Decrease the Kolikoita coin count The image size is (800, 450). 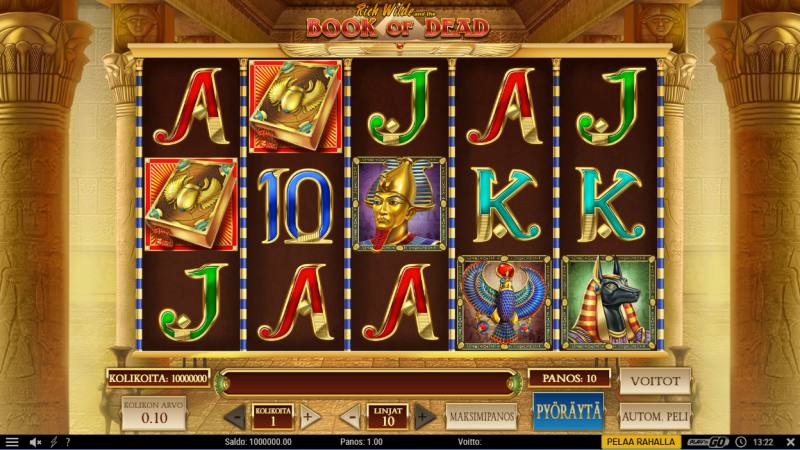pos(236,415)
